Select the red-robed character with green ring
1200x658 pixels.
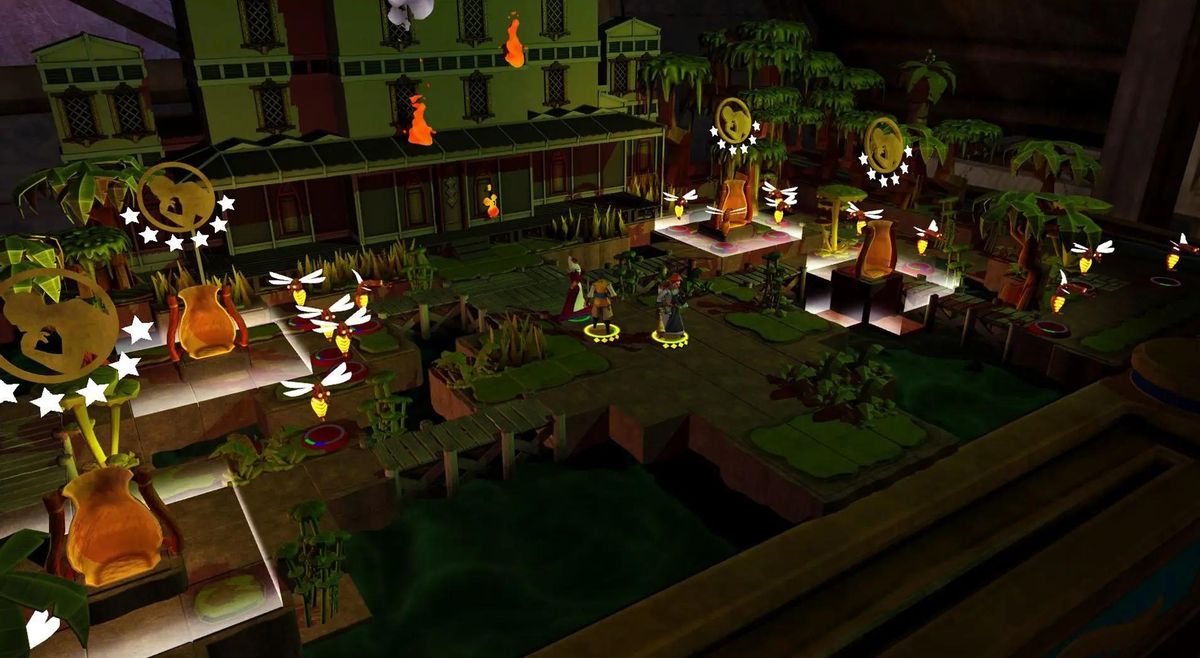(575, 291)
